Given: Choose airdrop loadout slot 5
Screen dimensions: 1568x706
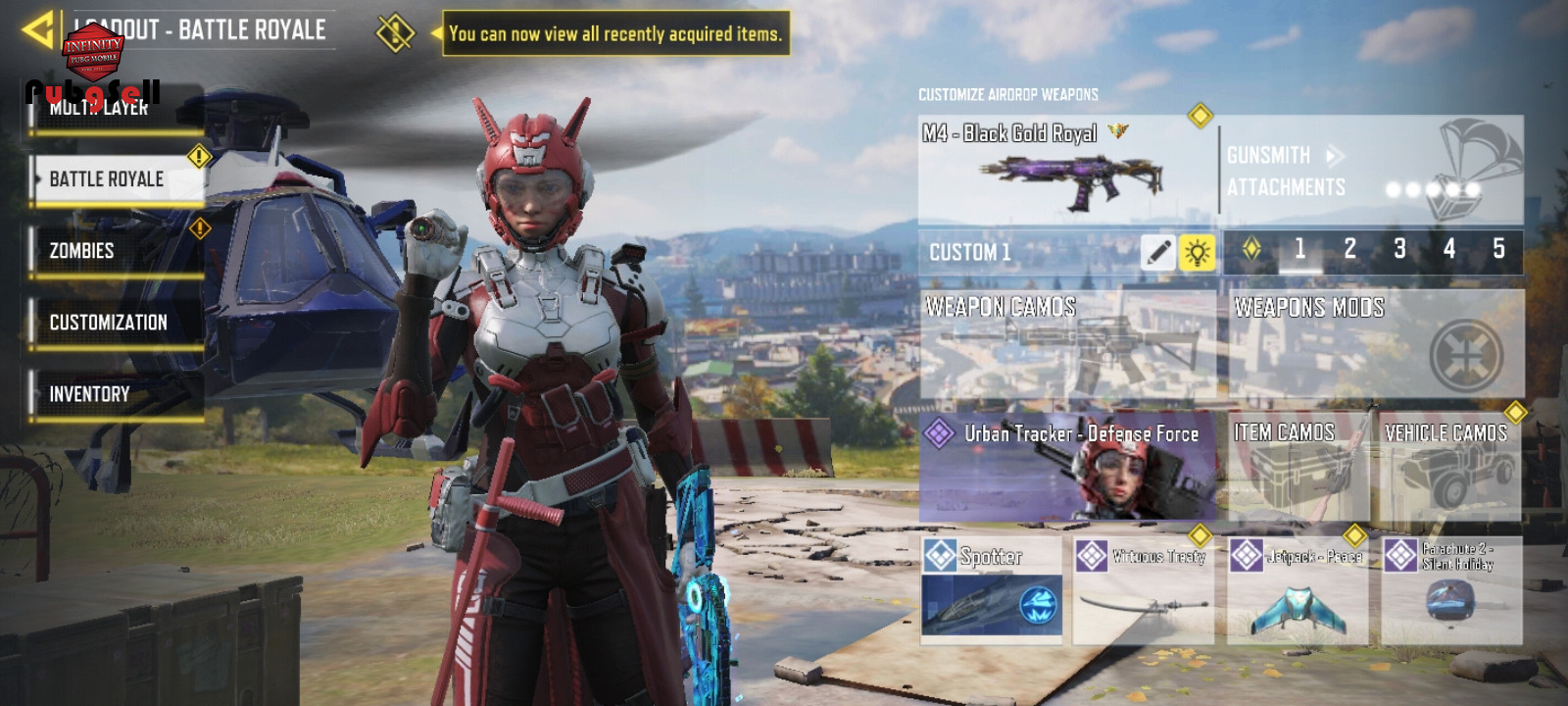Looking at the screenshot, I should point(1498,250).
